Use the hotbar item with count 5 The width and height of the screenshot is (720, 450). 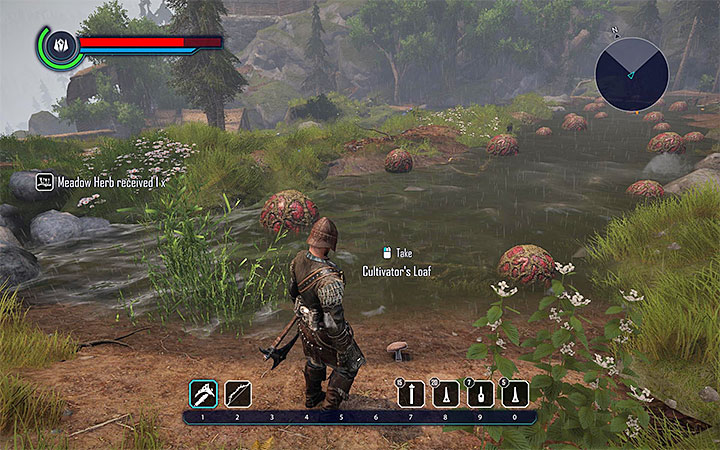514,394
